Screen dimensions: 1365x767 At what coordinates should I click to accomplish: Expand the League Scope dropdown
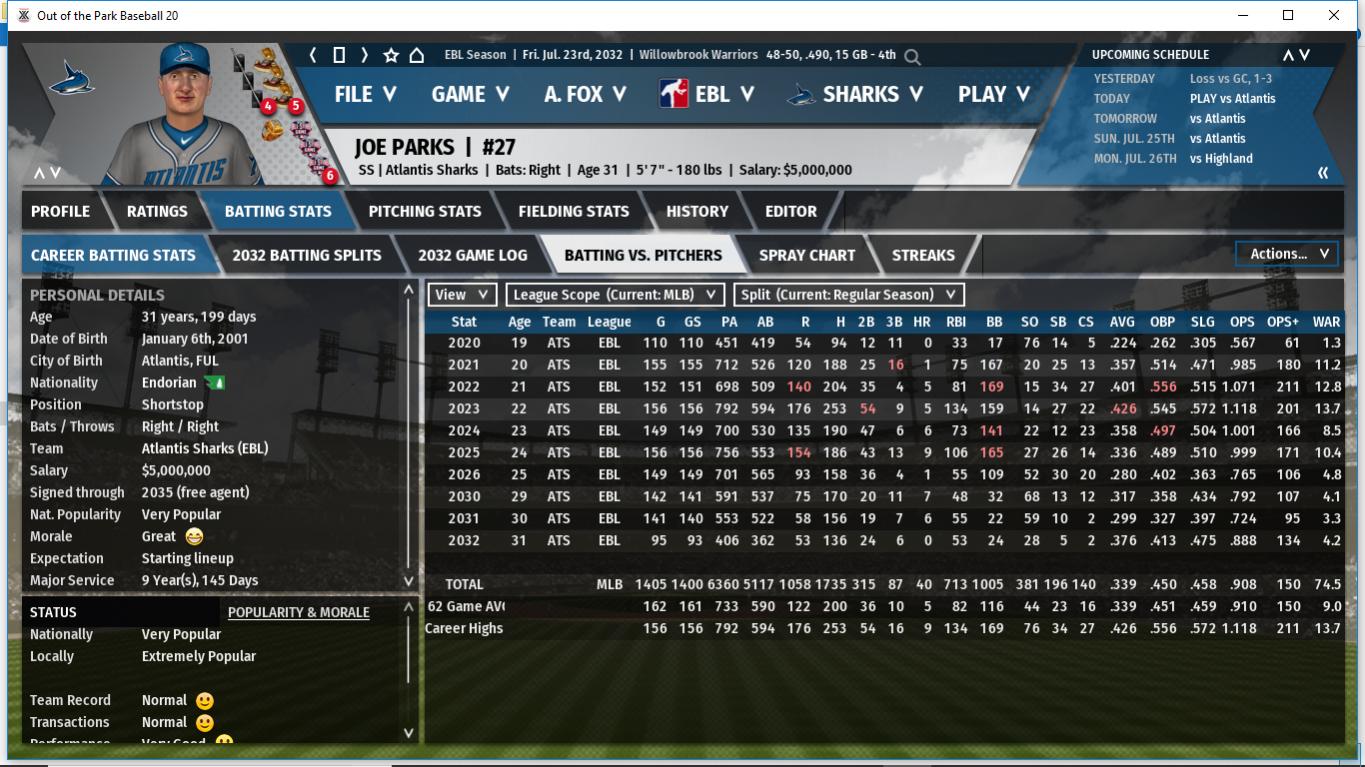[615, 295]
